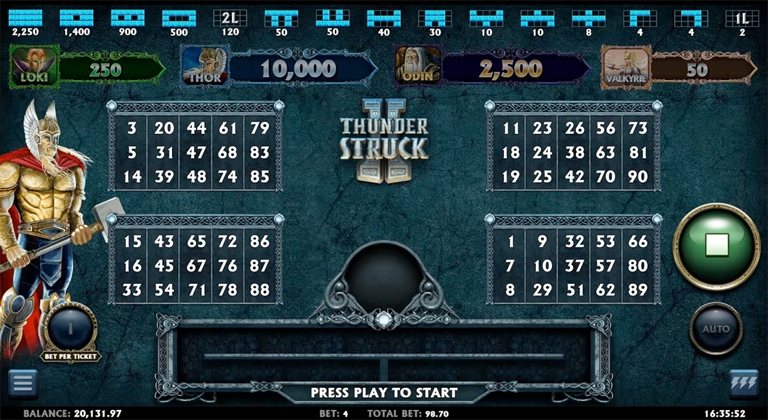Viewport: 768px width, 420px height.
Task: Activate the AUTO play button
Action: click(x=716, y=328)
